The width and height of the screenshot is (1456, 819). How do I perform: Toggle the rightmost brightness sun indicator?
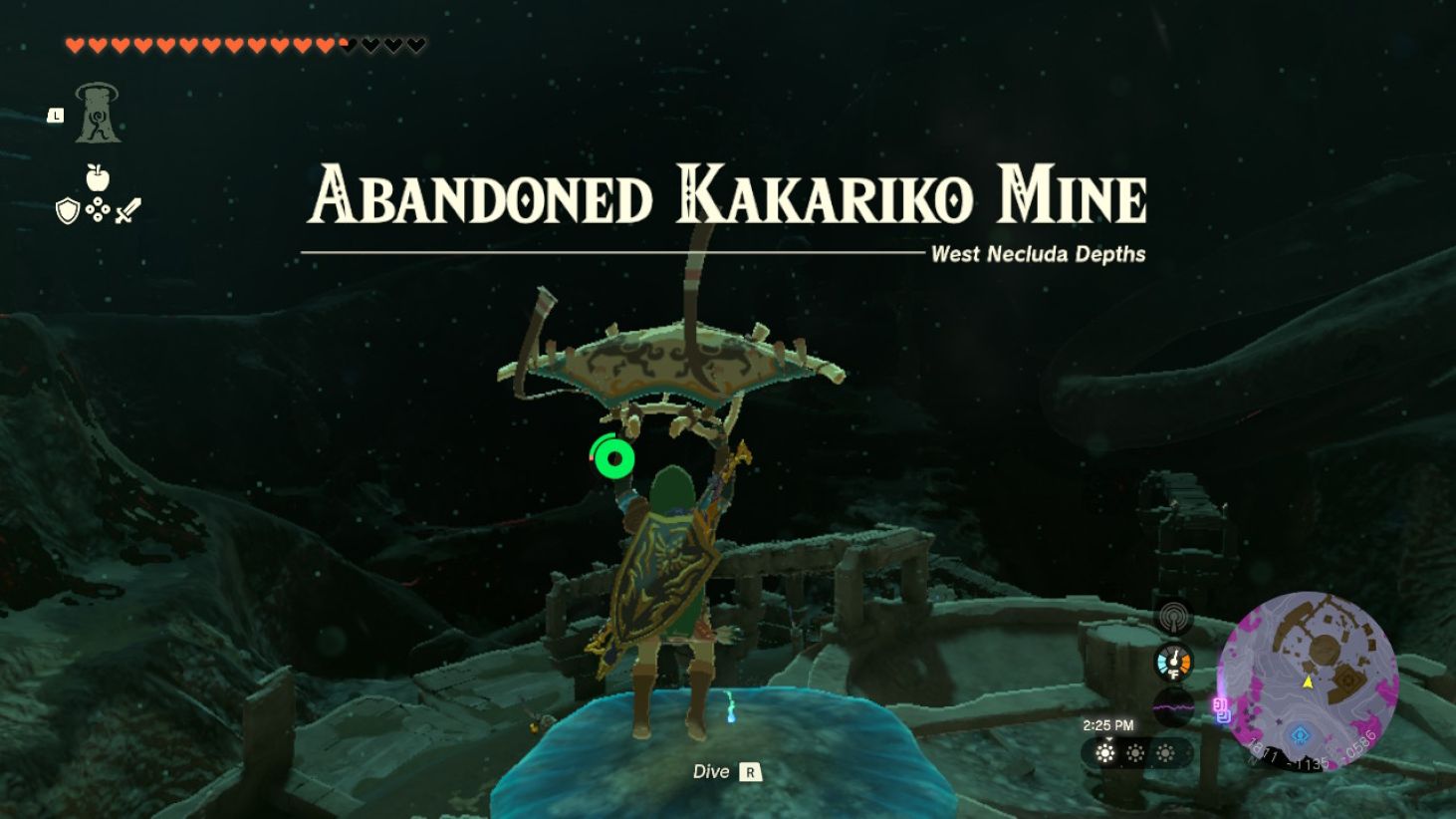1164,754
